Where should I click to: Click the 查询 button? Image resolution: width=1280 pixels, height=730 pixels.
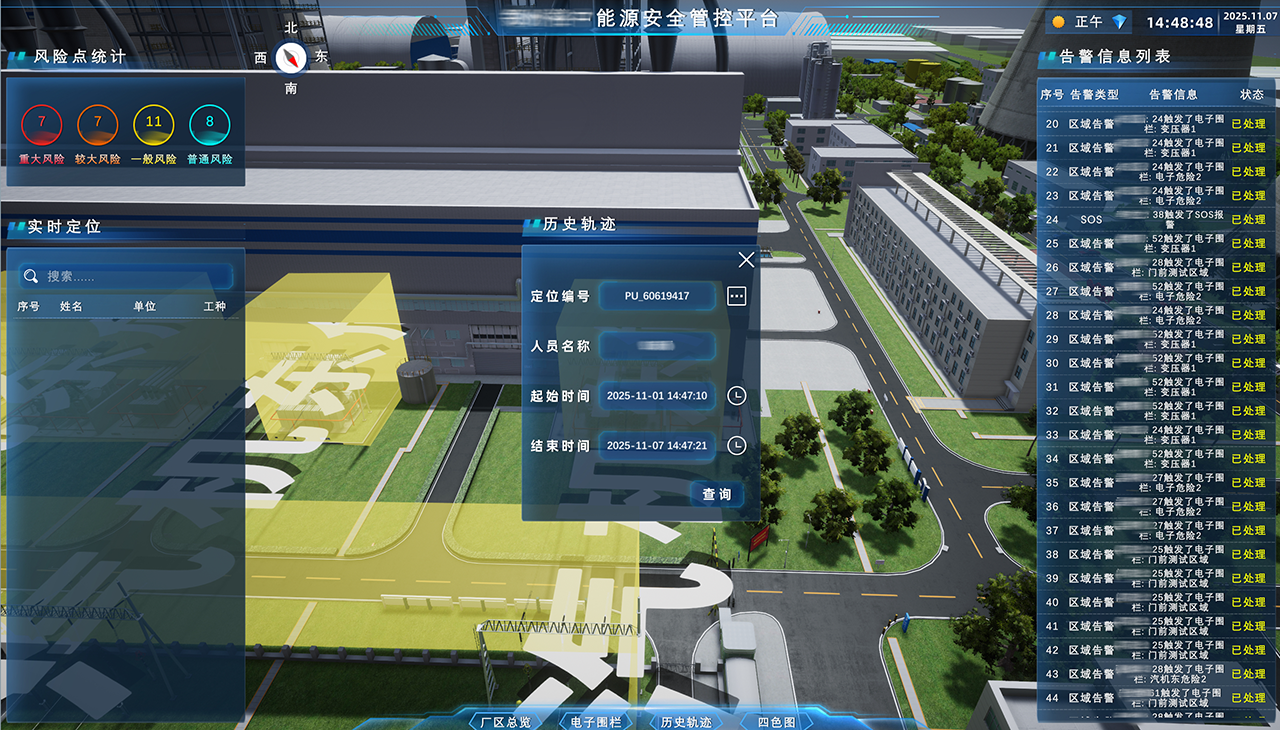coord(716,494)
